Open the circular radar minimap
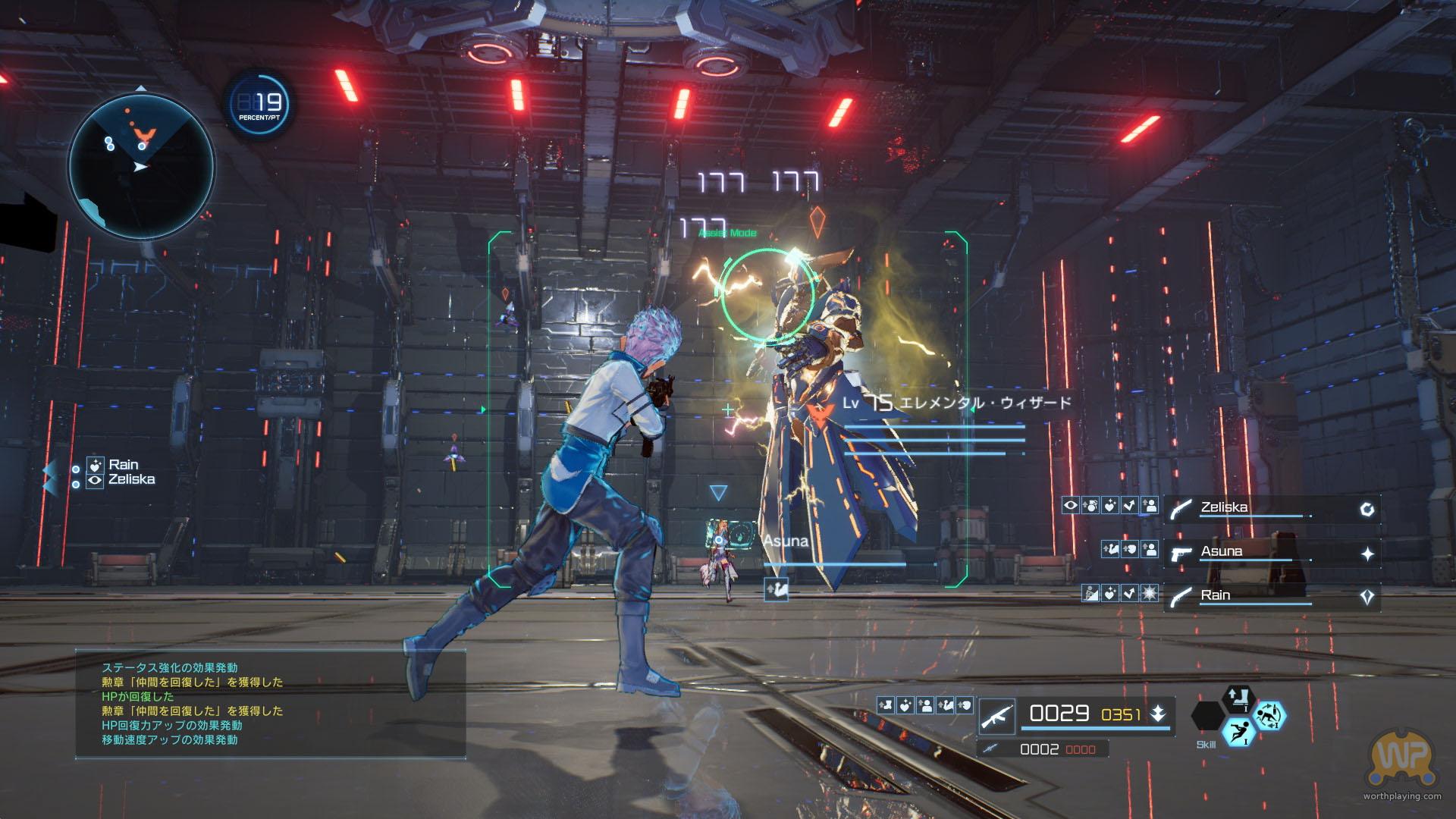 (141, 165)
